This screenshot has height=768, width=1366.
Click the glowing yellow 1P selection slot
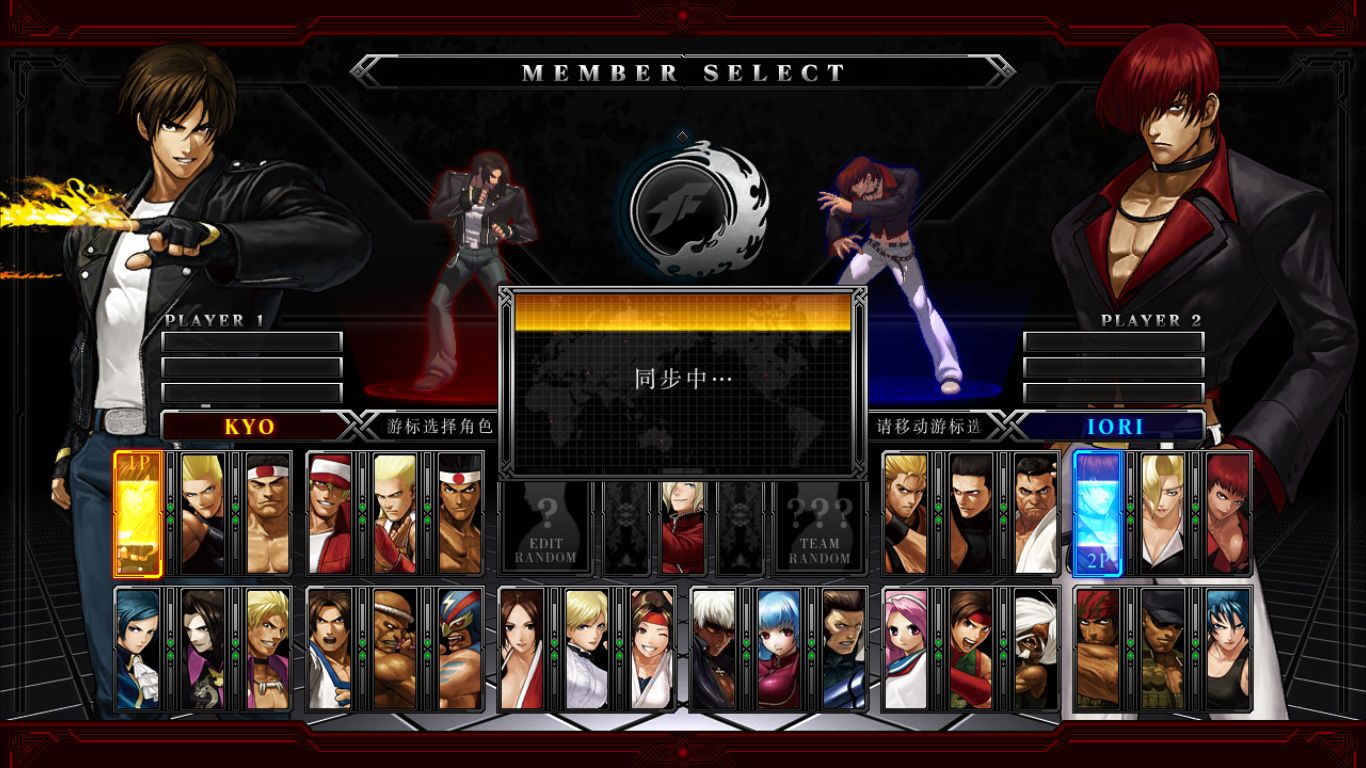click(138, 515)
